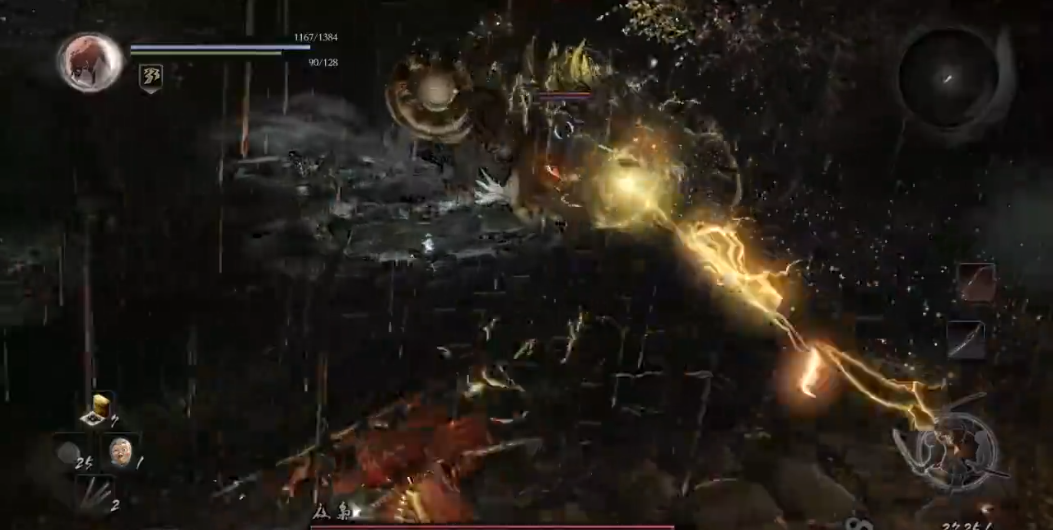Select the white face mask item slot
This screenshot has width=1053, height=530.
(120, 451)
